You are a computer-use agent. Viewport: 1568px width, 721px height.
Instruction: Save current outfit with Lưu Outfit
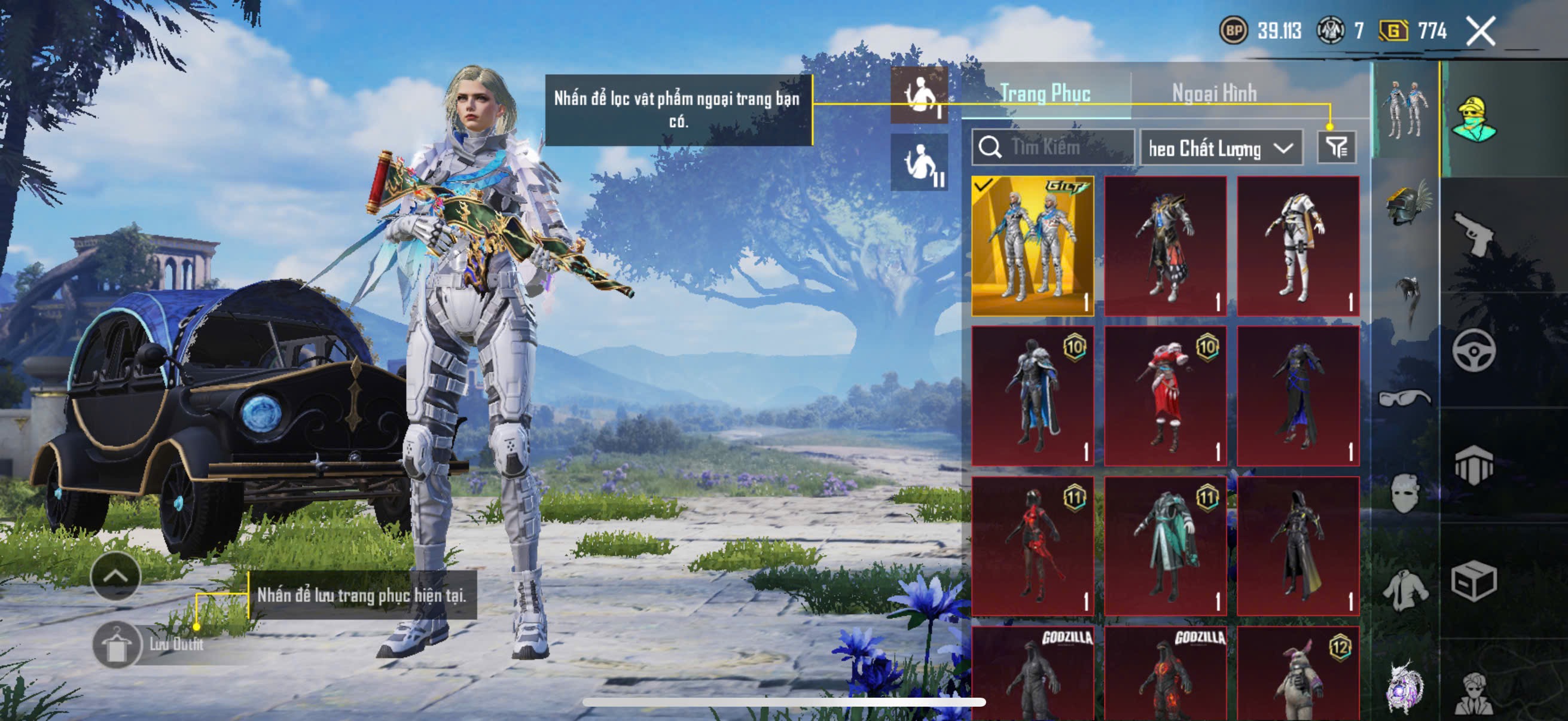[x=117, y=645]
